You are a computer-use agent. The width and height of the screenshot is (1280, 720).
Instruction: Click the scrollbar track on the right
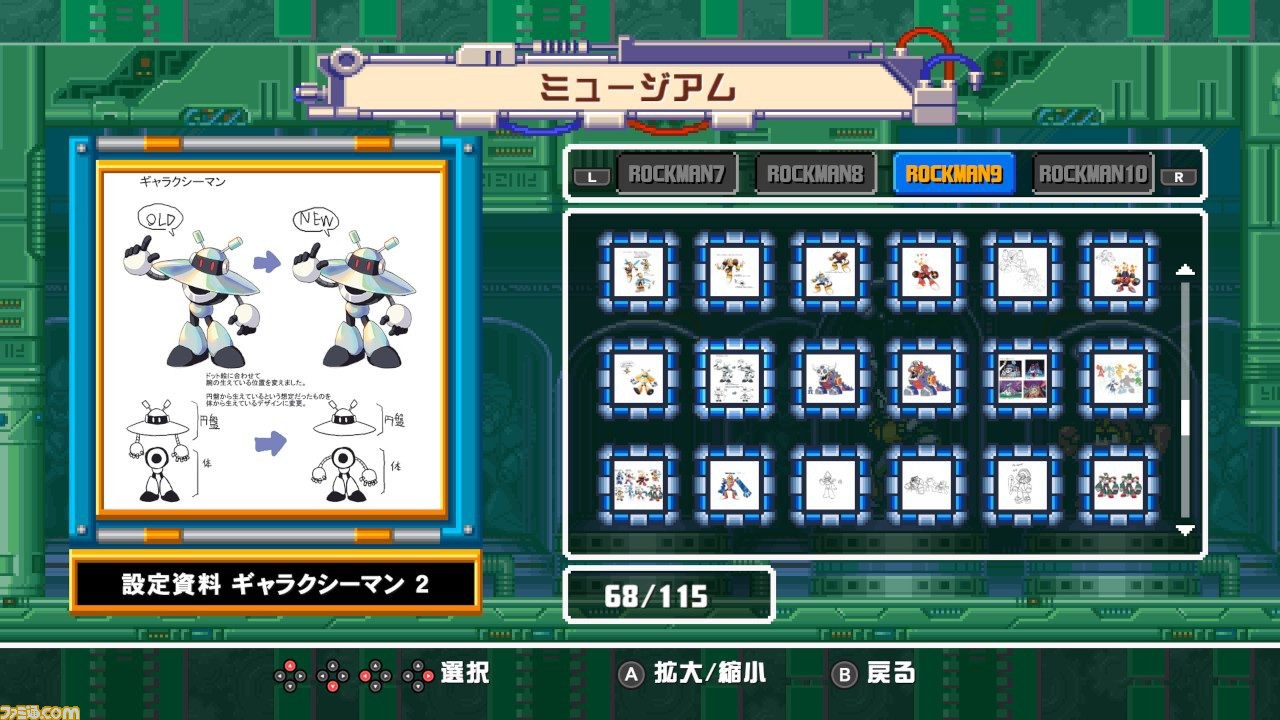tap(1186, 400)
